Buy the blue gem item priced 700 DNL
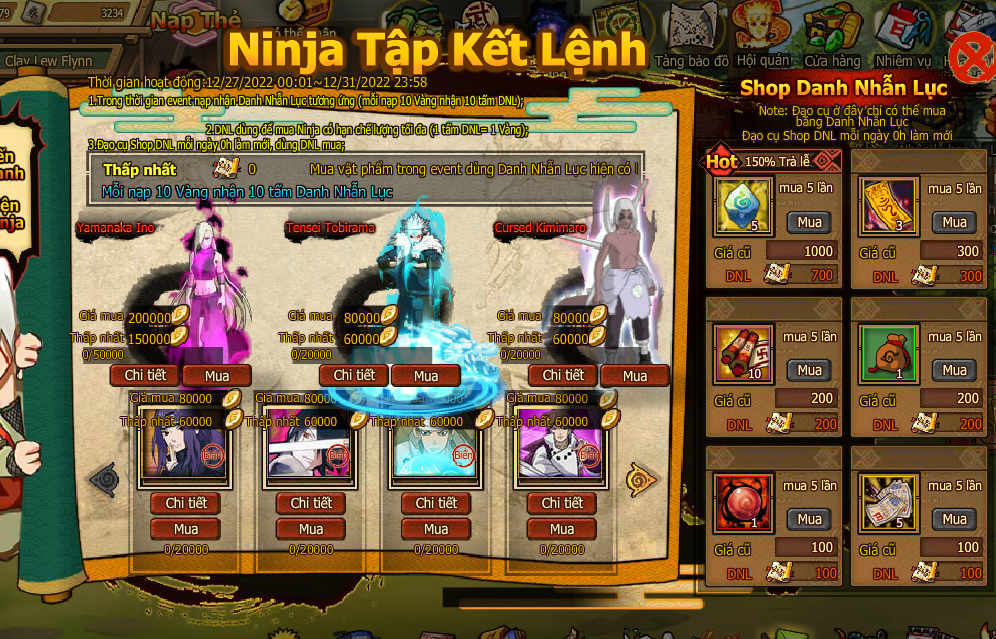This screenshot has width=996, height=639. pos(809,222)
